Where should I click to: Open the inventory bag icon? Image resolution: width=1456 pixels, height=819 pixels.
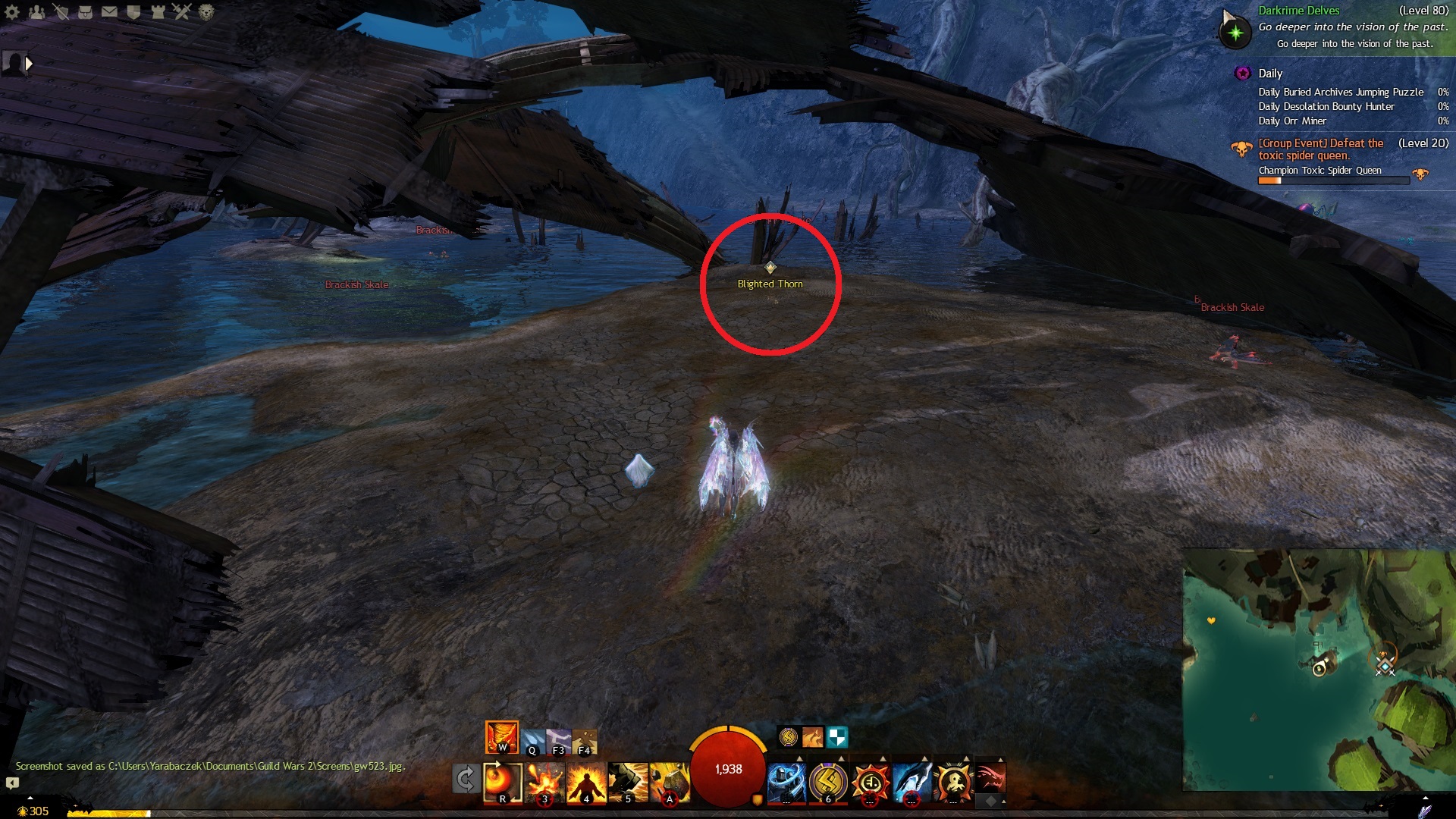[x=85, y=11]
